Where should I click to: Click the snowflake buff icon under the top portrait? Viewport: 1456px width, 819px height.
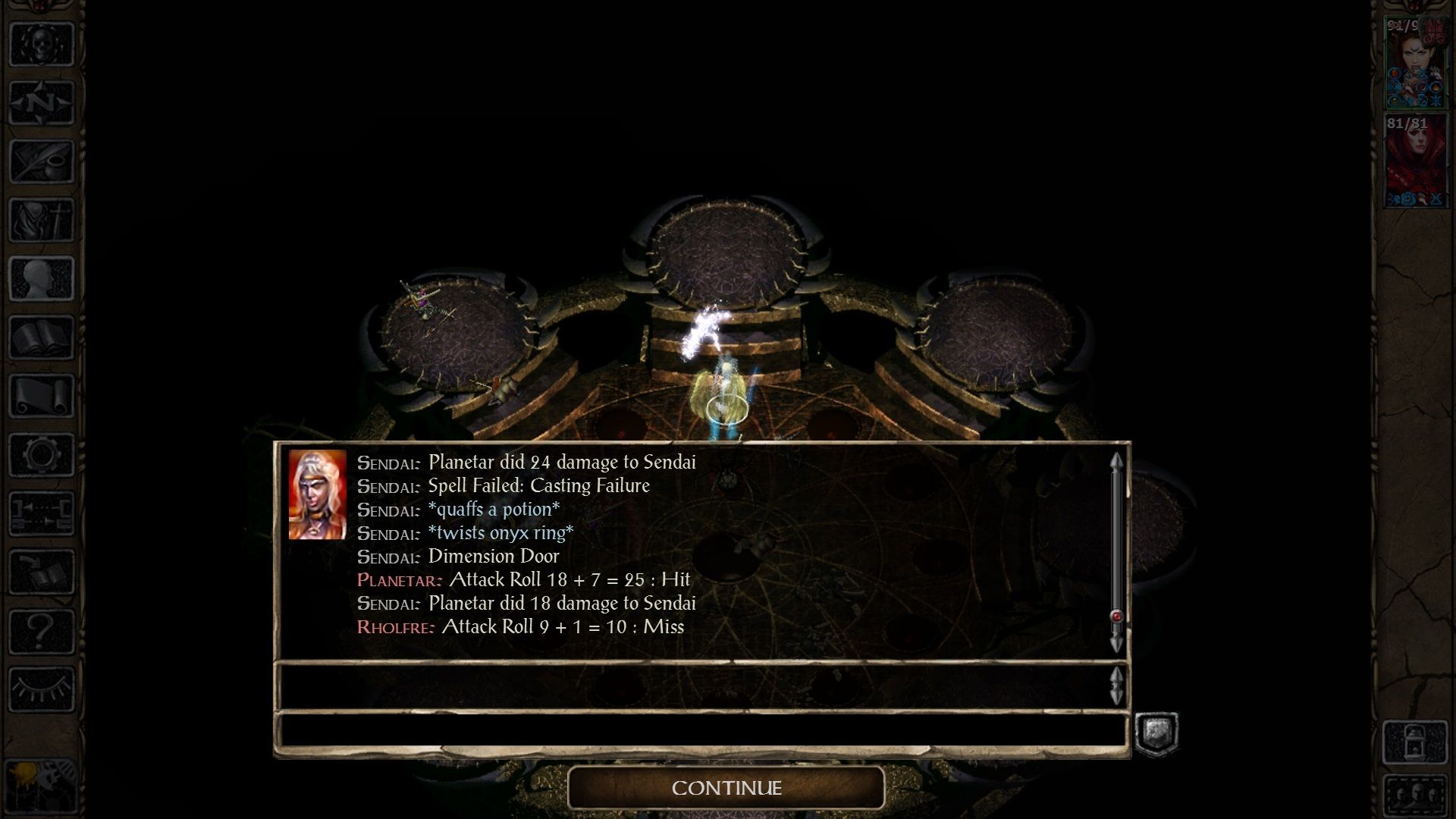click(1436, 99)
